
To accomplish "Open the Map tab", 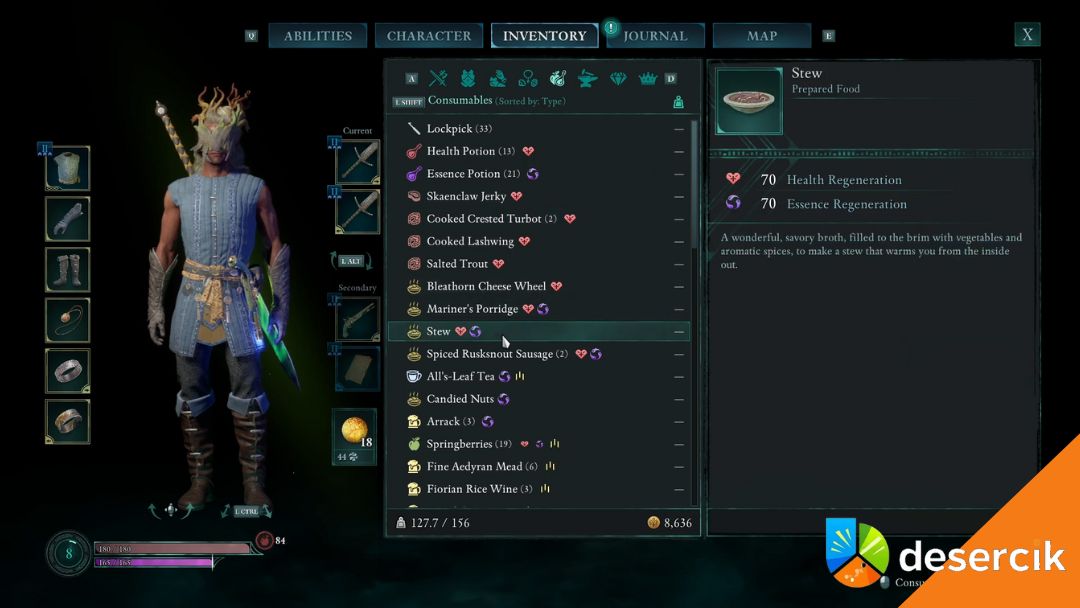I will [x=762, y=36].
